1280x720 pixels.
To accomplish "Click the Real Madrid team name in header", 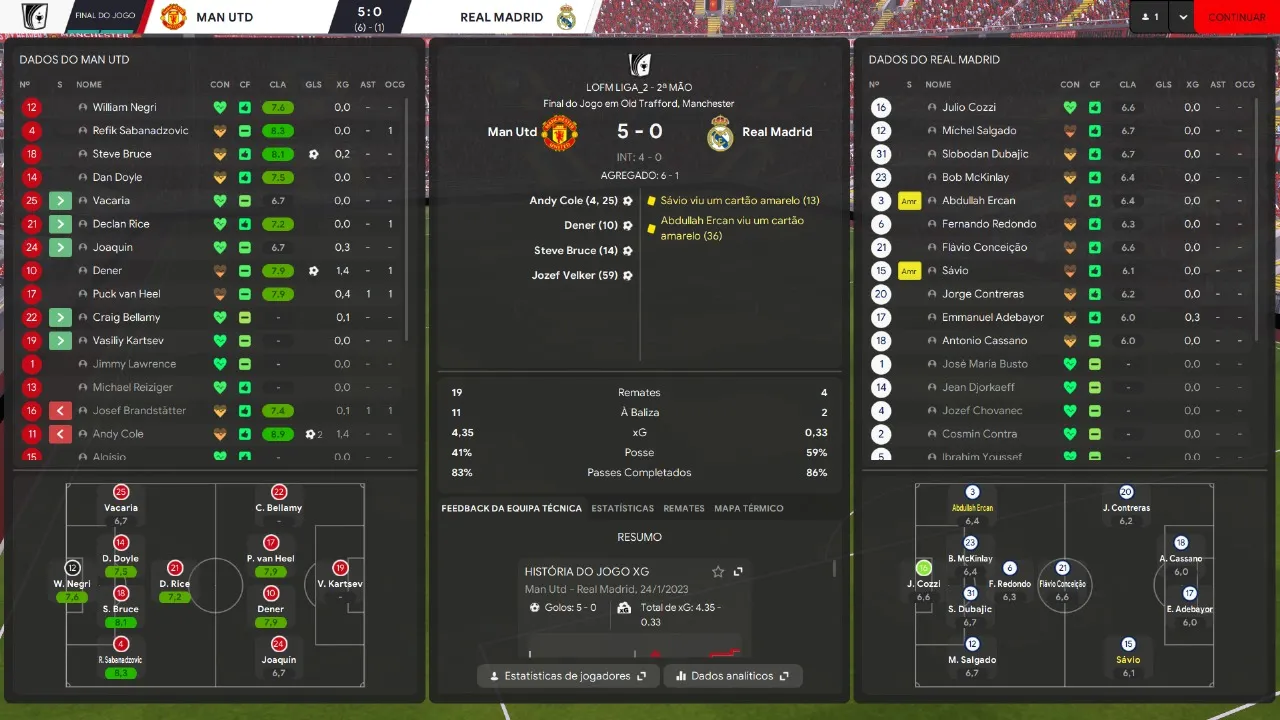I will 501,17.
